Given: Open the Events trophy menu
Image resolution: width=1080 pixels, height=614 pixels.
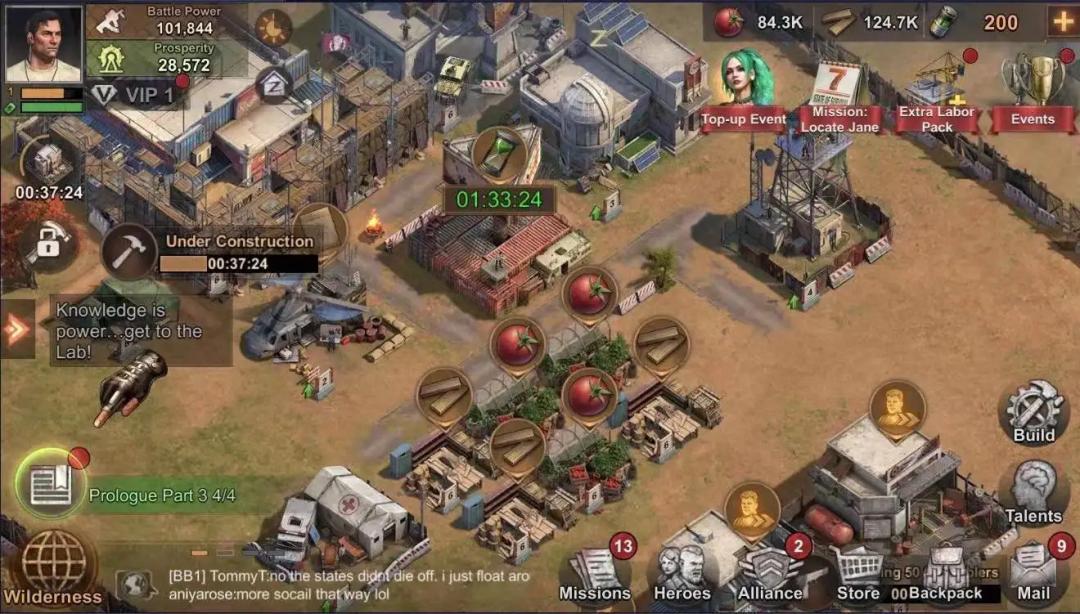Looking at the screenshot, I should tap(1032, 92).
